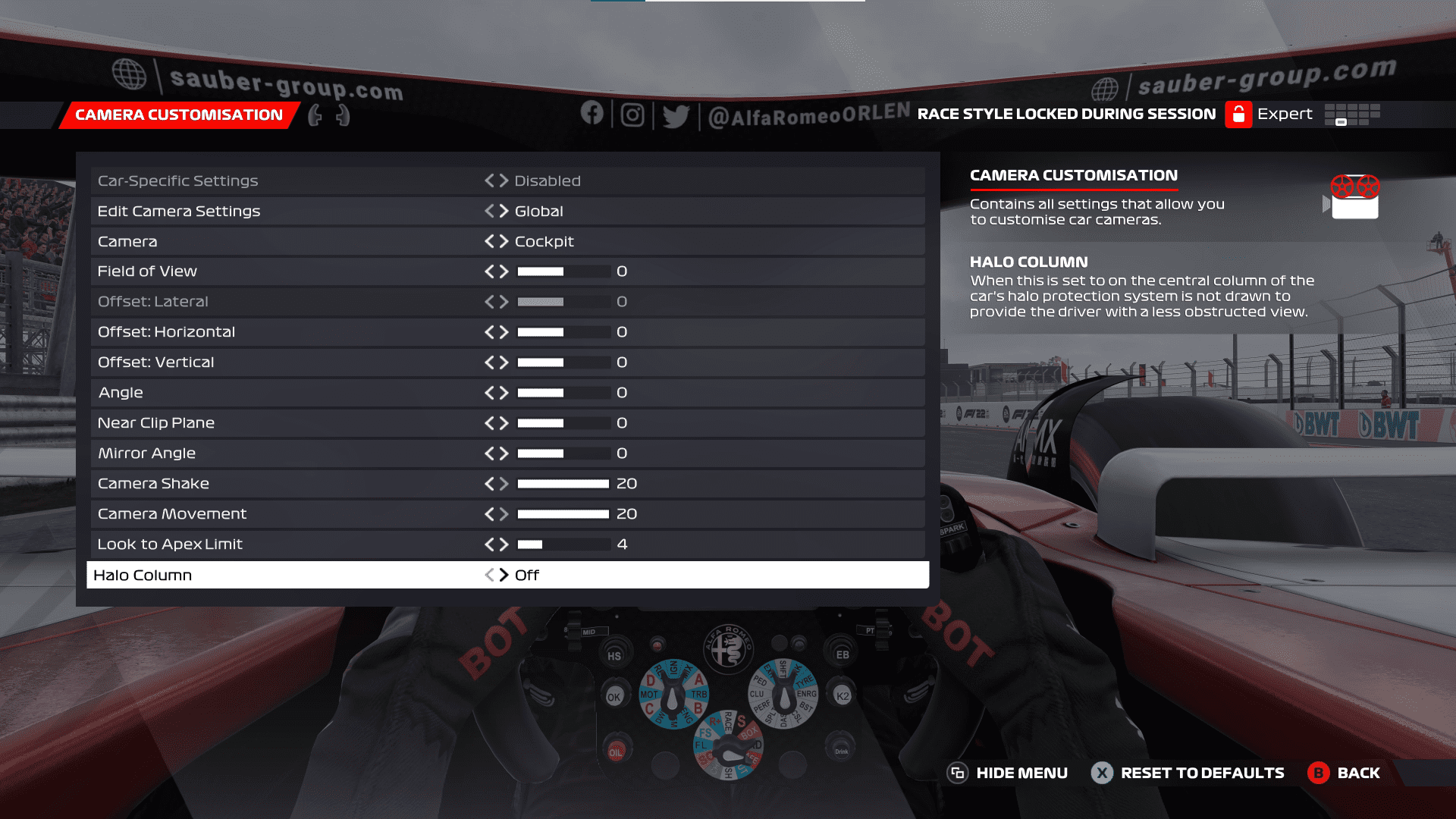Click the Instagram icon in the banner
This screenshot has height=819, width=1456.
[633, 114]
